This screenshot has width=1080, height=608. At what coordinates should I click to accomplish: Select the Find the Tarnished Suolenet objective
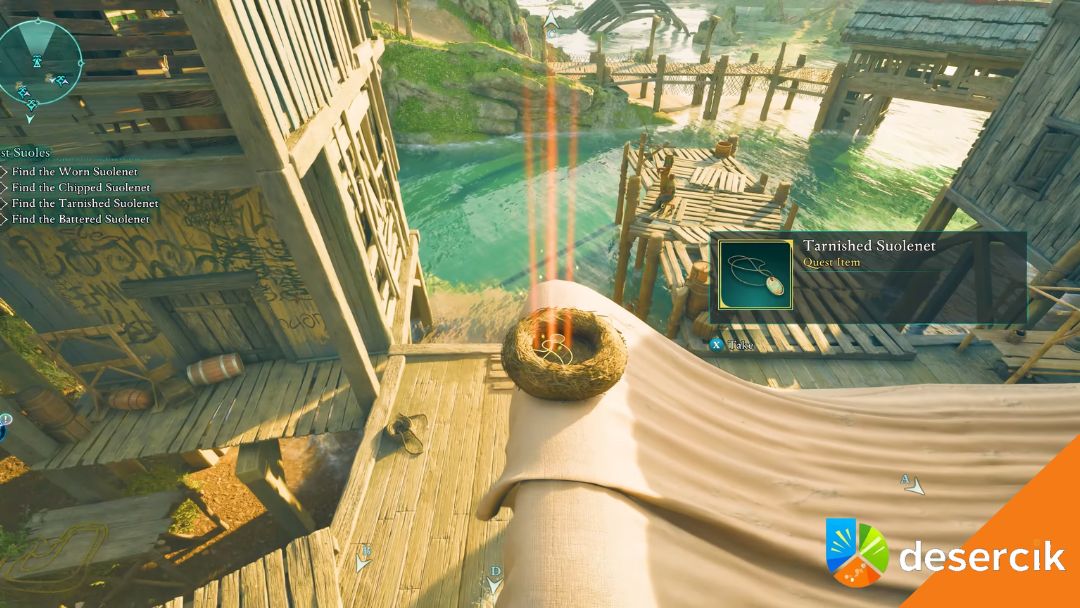pyautogui.click(x=84, y=203)
